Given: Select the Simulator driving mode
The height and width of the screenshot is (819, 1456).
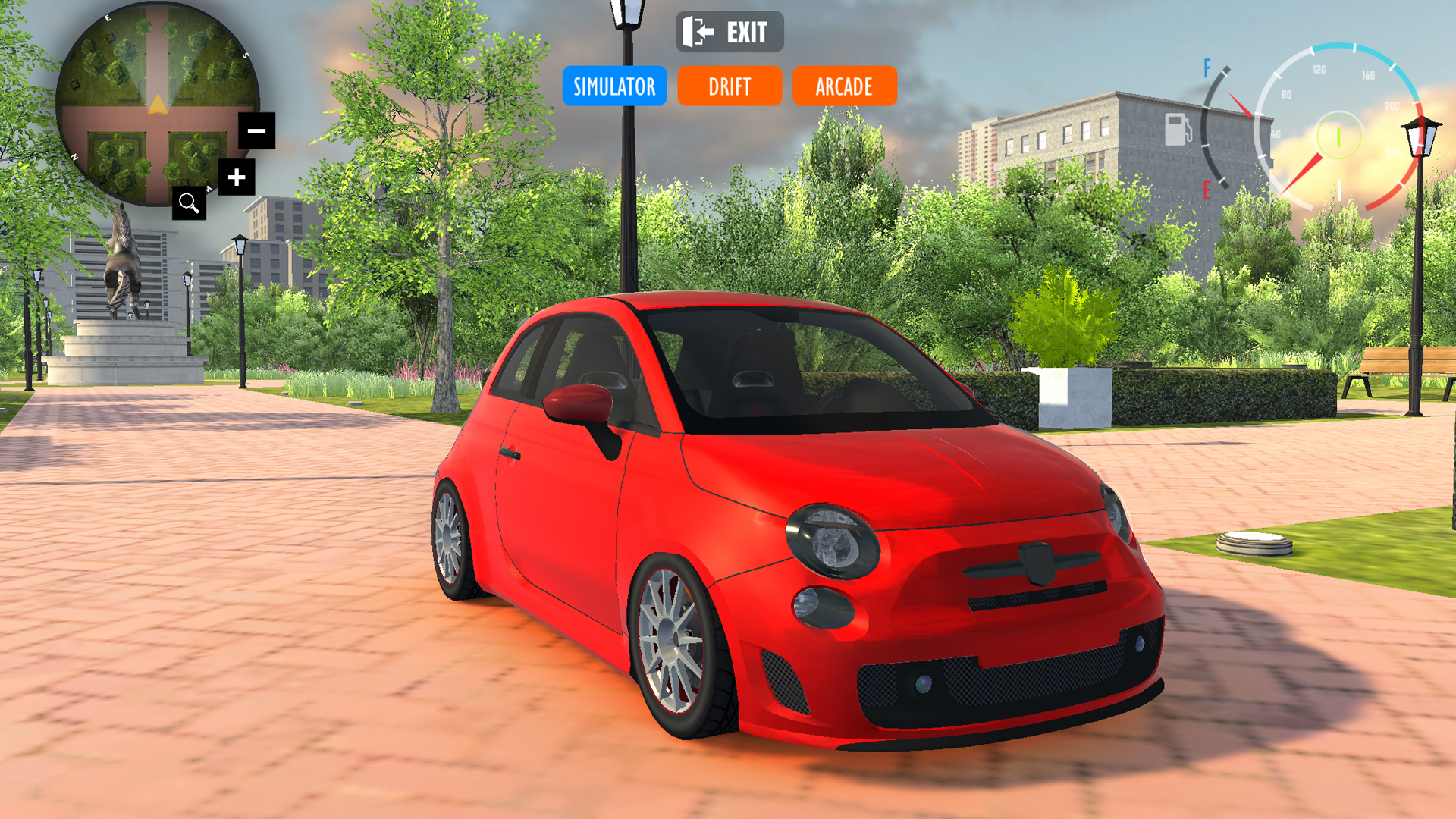Looking at the screenshot, I should click(614, 86).
